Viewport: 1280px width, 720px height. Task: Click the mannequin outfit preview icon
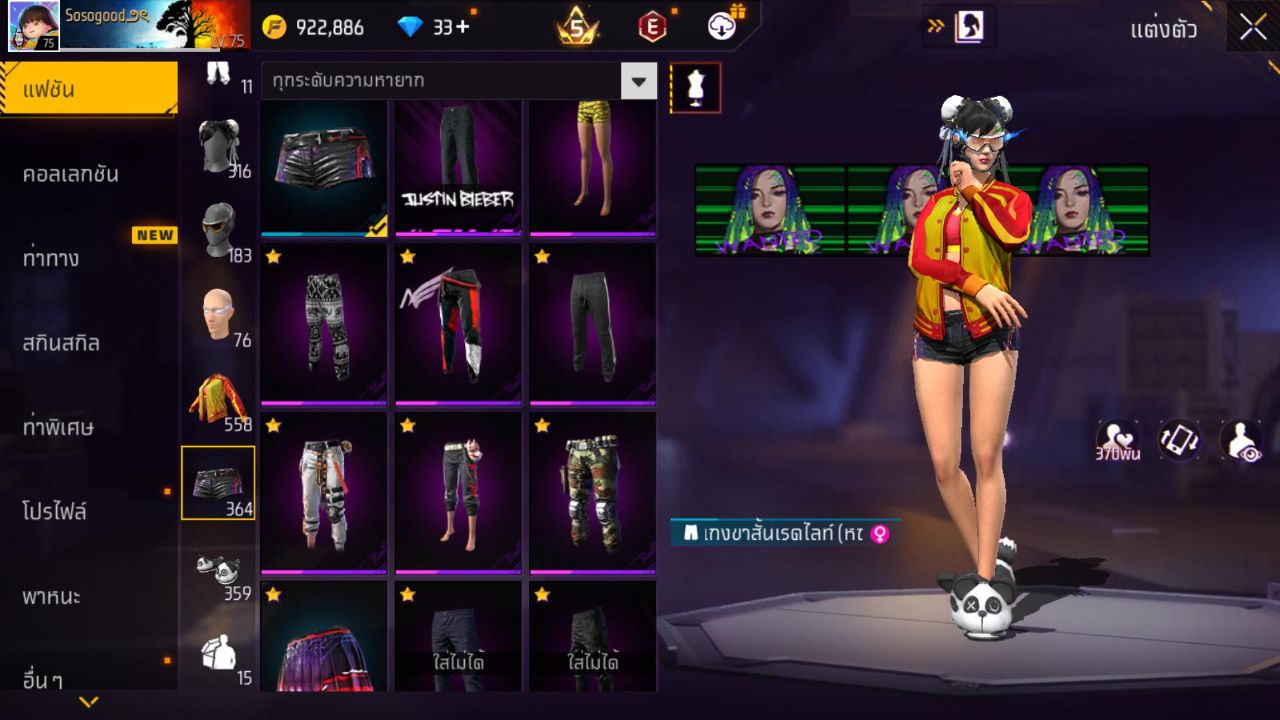click(695, 87)
